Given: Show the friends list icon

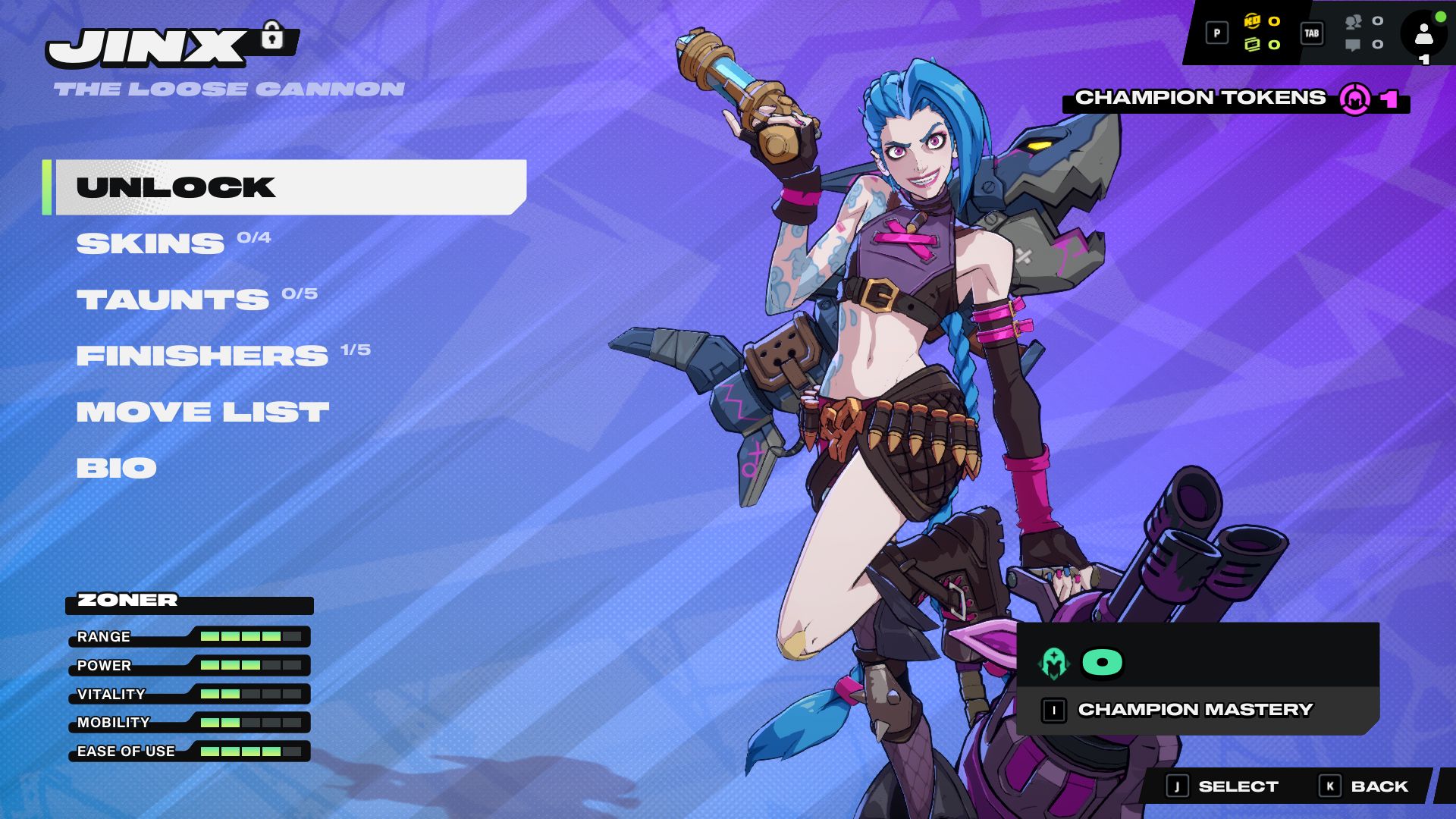Looking at the screenshot, I should point(1353,22).
